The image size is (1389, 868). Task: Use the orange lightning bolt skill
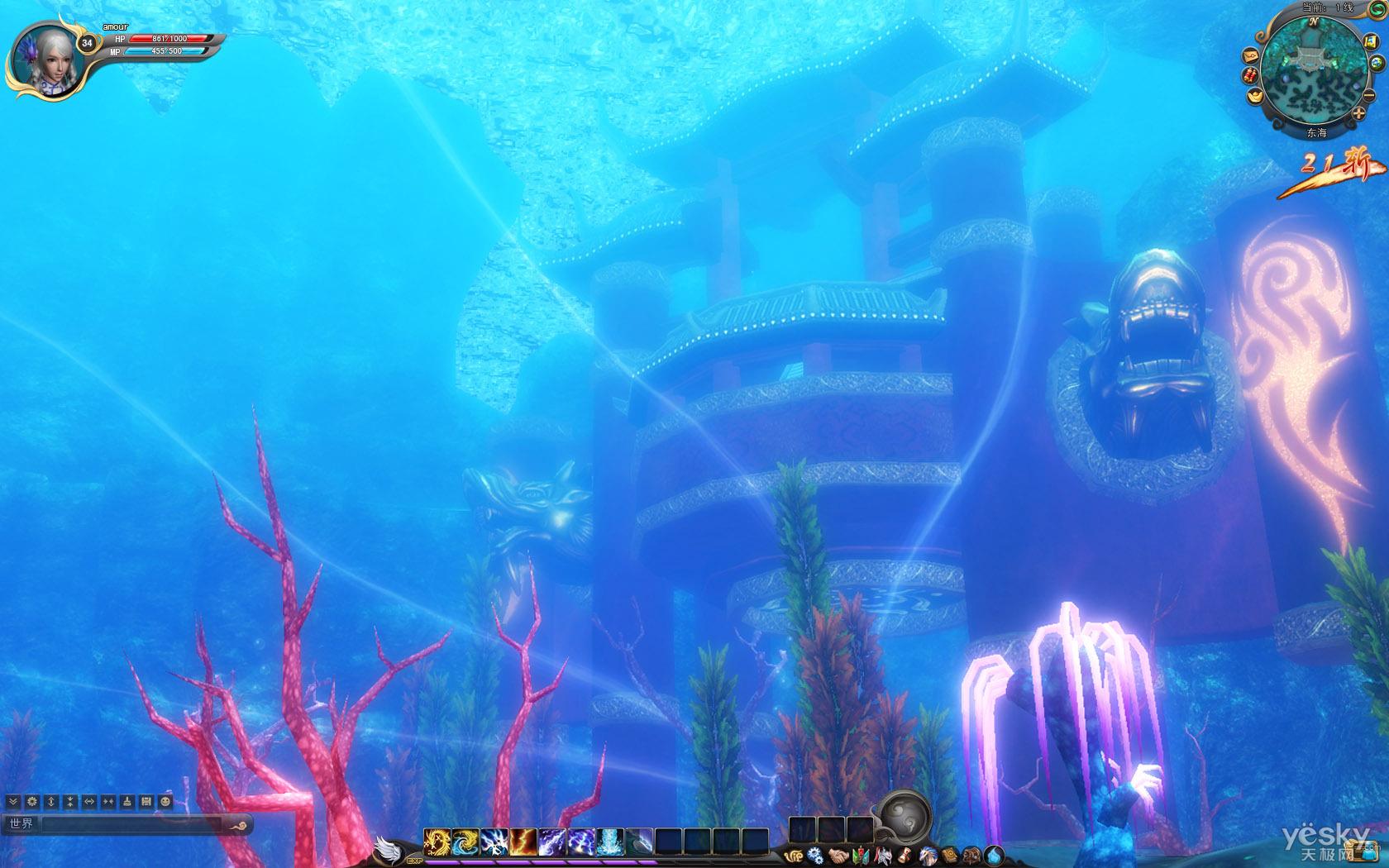pos(522,842)
